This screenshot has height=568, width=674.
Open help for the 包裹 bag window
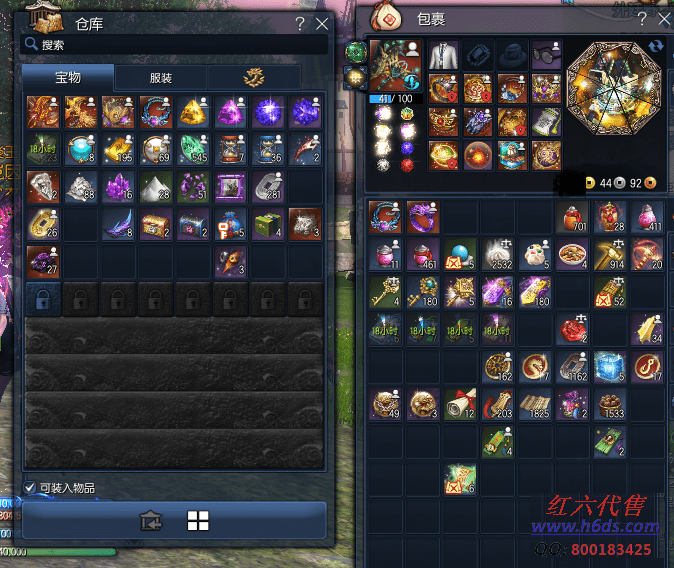644,19
